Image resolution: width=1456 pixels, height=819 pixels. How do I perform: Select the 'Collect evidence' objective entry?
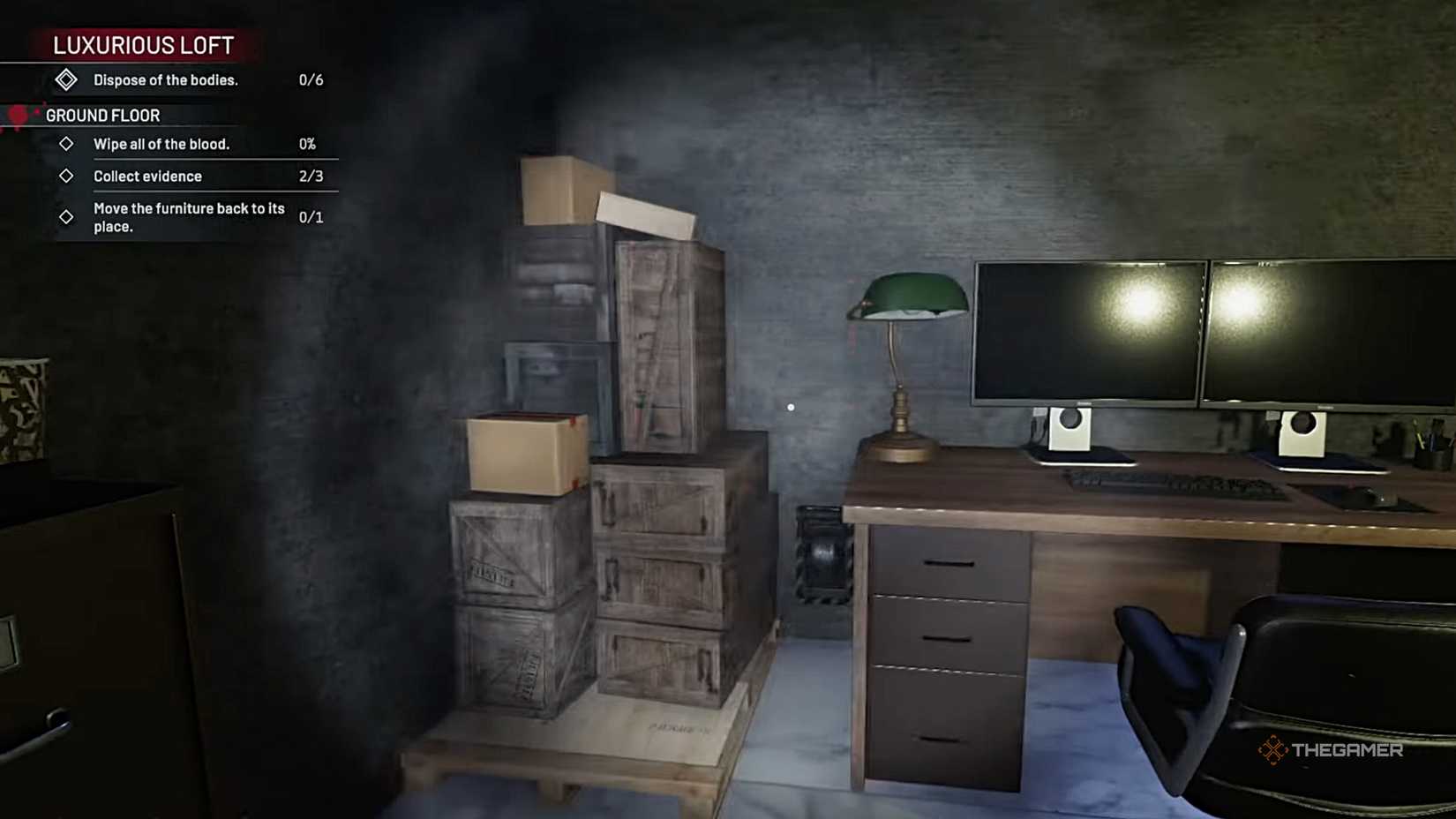pyautogui.click(x=148, y=176)
